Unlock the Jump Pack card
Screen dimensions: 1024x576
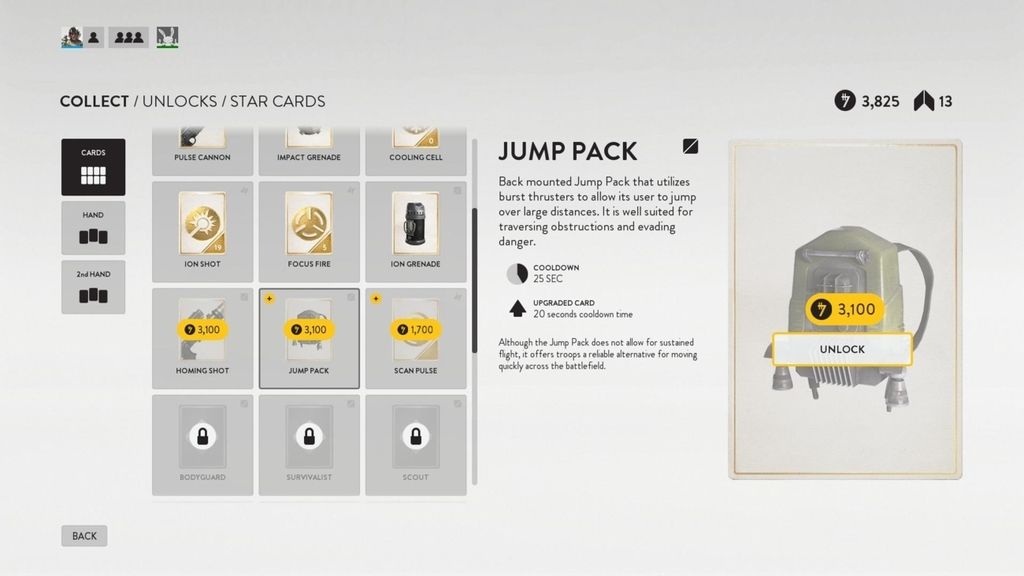[x=842, y=349]
